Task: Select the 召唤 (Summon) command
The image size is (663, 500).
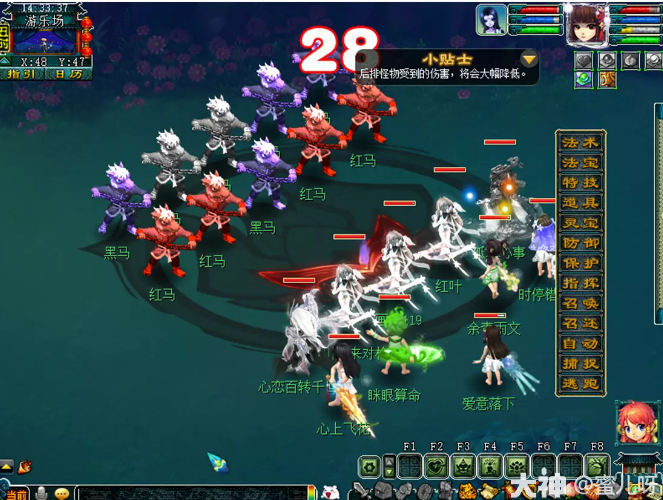Action: [x=580, y=303]
